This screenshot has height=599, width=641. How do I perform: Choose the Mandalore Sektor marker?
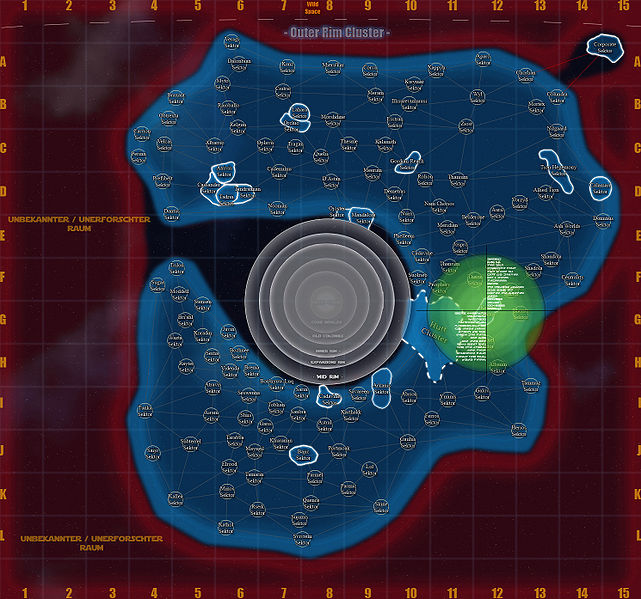pyautogui.click(x=362, y=217)
